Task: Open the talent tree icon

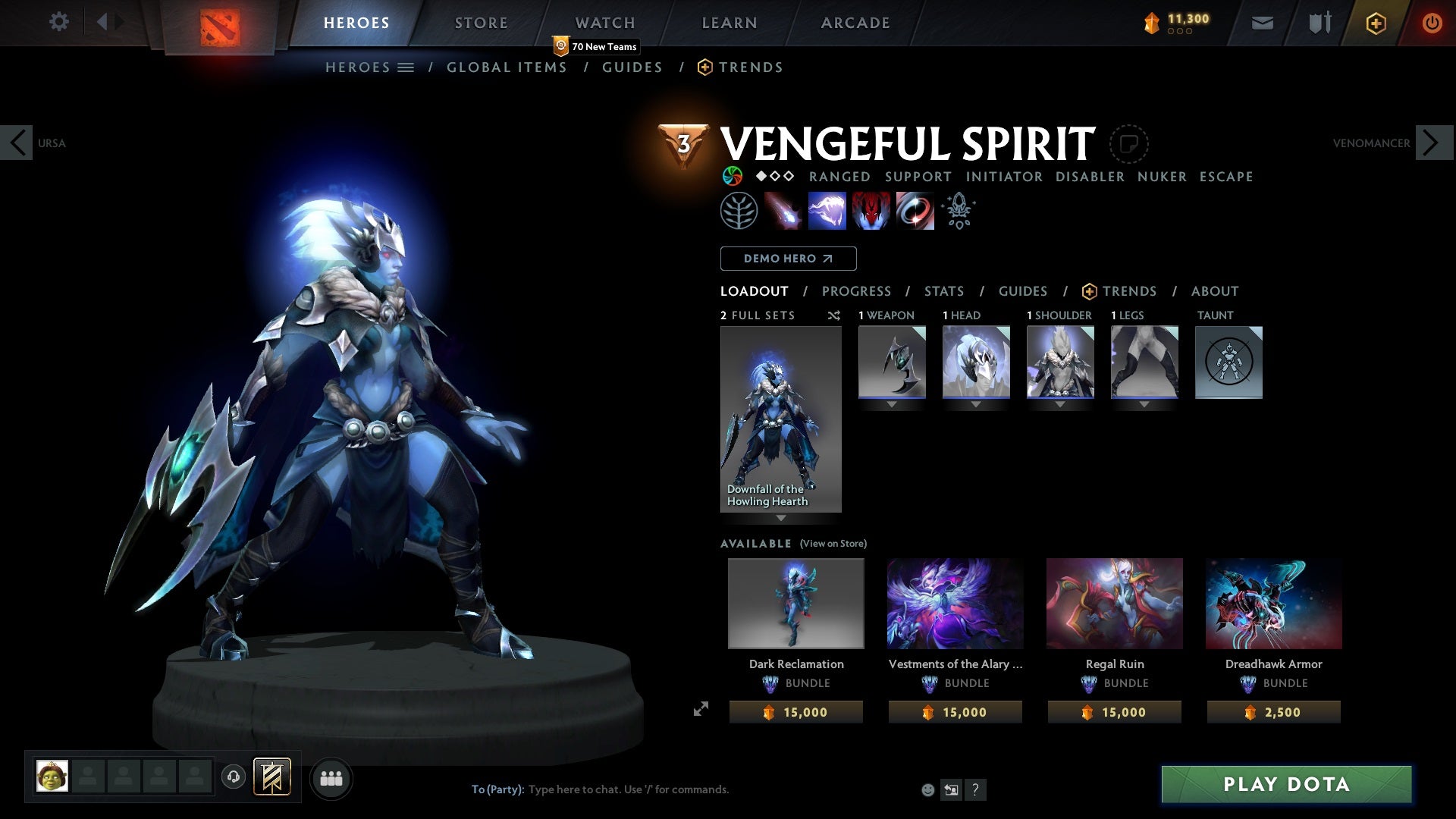Action: [x=741, y=210]
